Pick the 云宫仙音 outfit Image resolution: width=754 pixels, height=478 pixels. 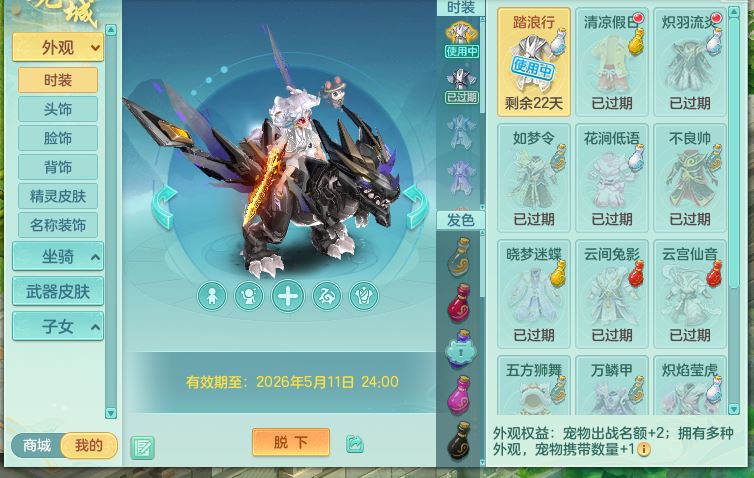pyautogui.click(x=689, y=293)
